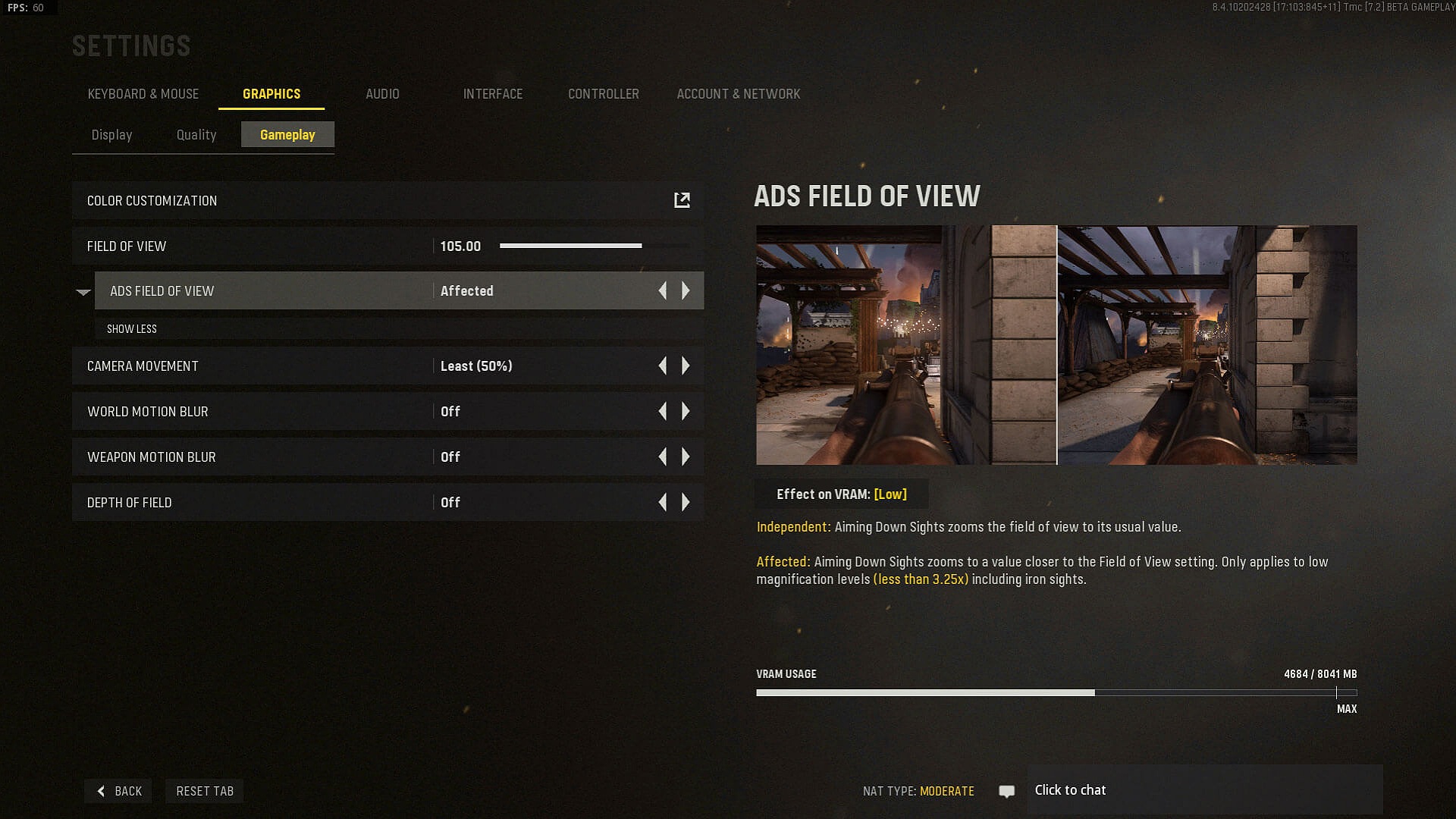
Task: Cycle ADS Field of View to next option
Action: point(686,290)
